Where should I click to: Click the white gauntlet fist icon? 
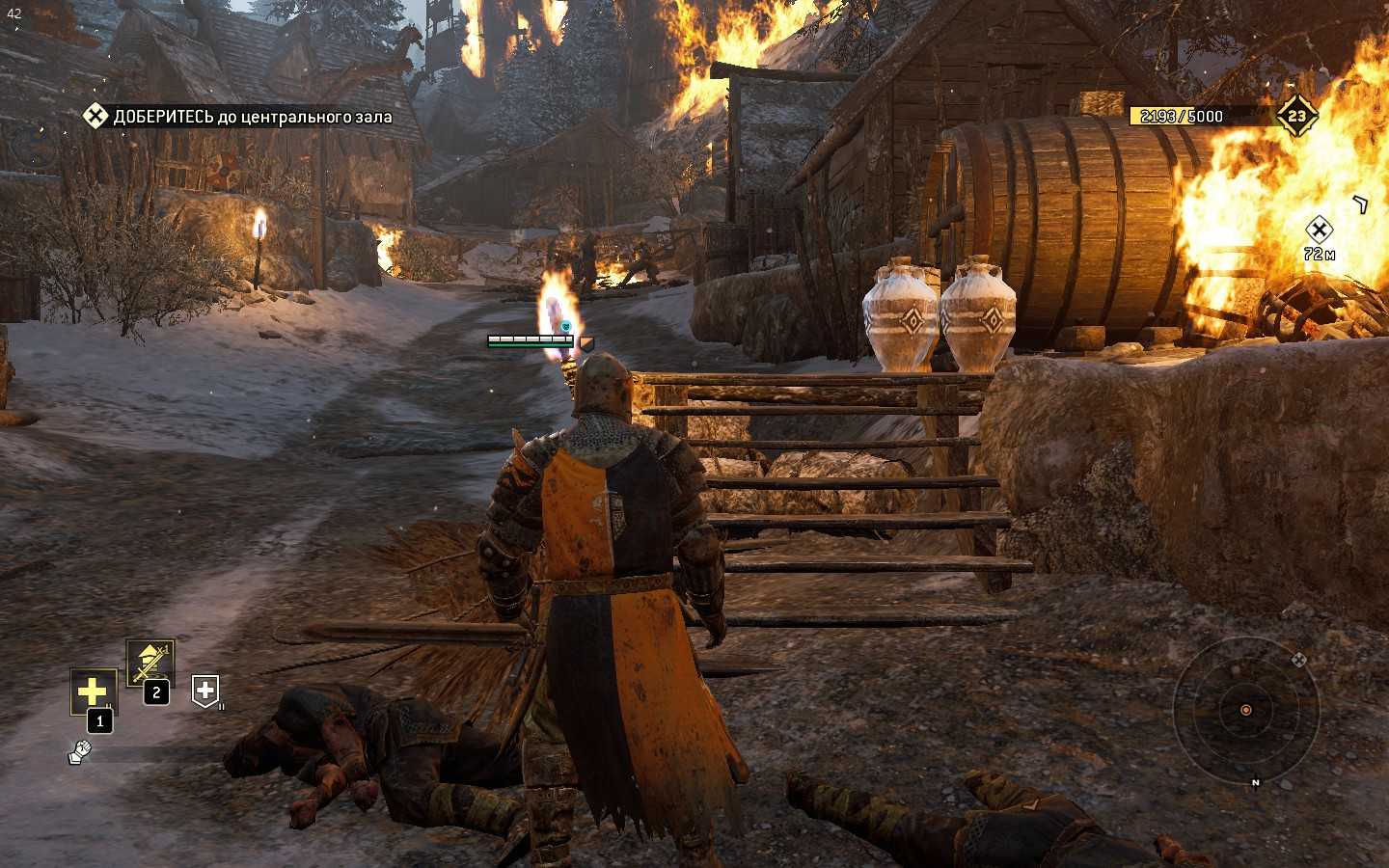pos(79,751)
